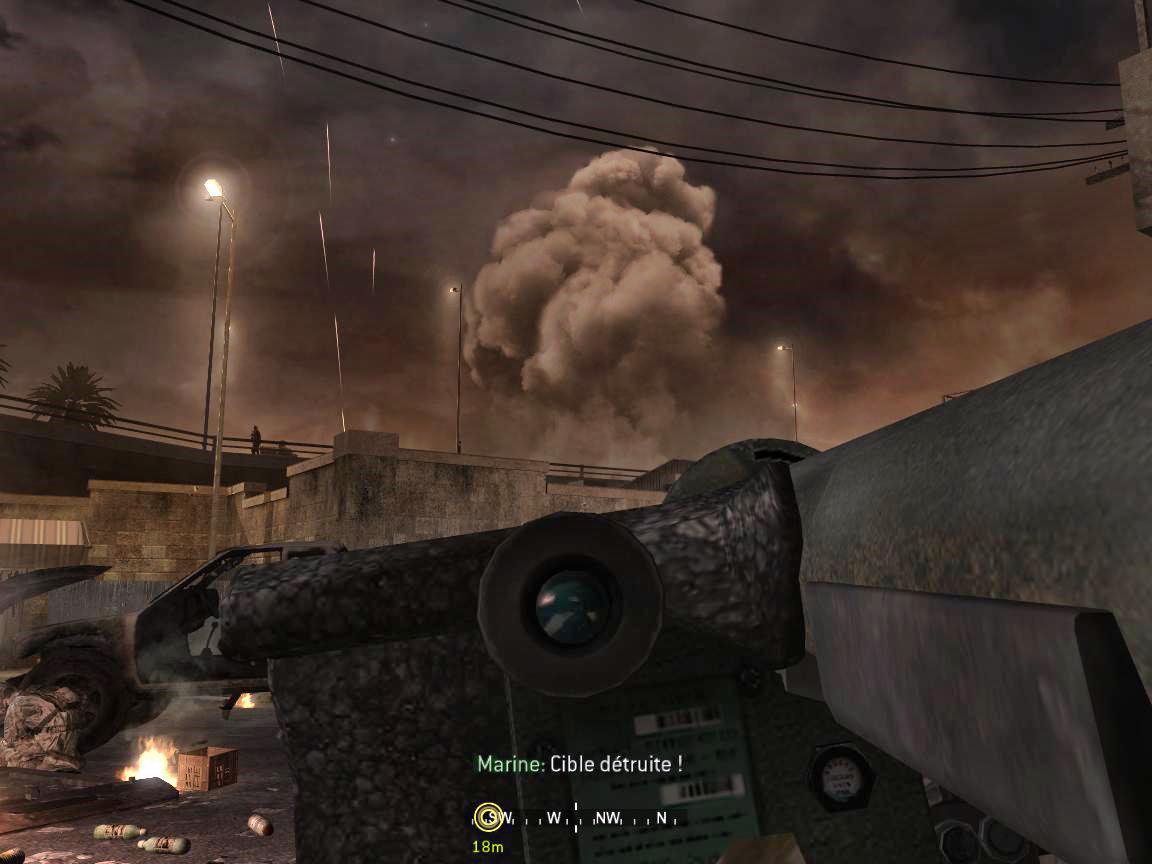Screen dimensions: 1152x864
Task: Click the yellow objective marker on the compass
Action: pos(488,817)
